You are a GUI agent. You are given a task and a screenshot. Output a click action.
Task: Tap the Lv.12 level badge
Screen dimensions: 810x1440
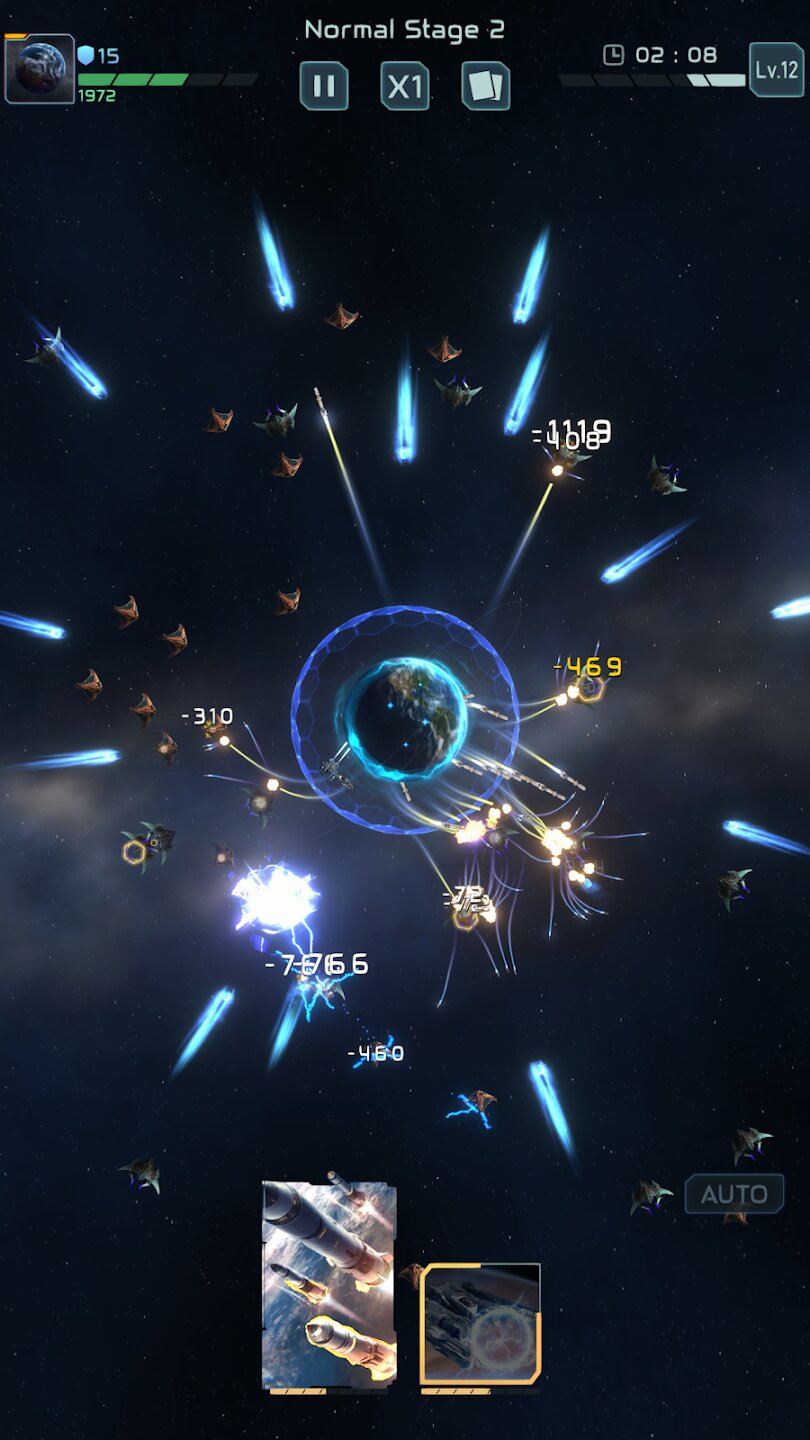(x=776, y=70)
